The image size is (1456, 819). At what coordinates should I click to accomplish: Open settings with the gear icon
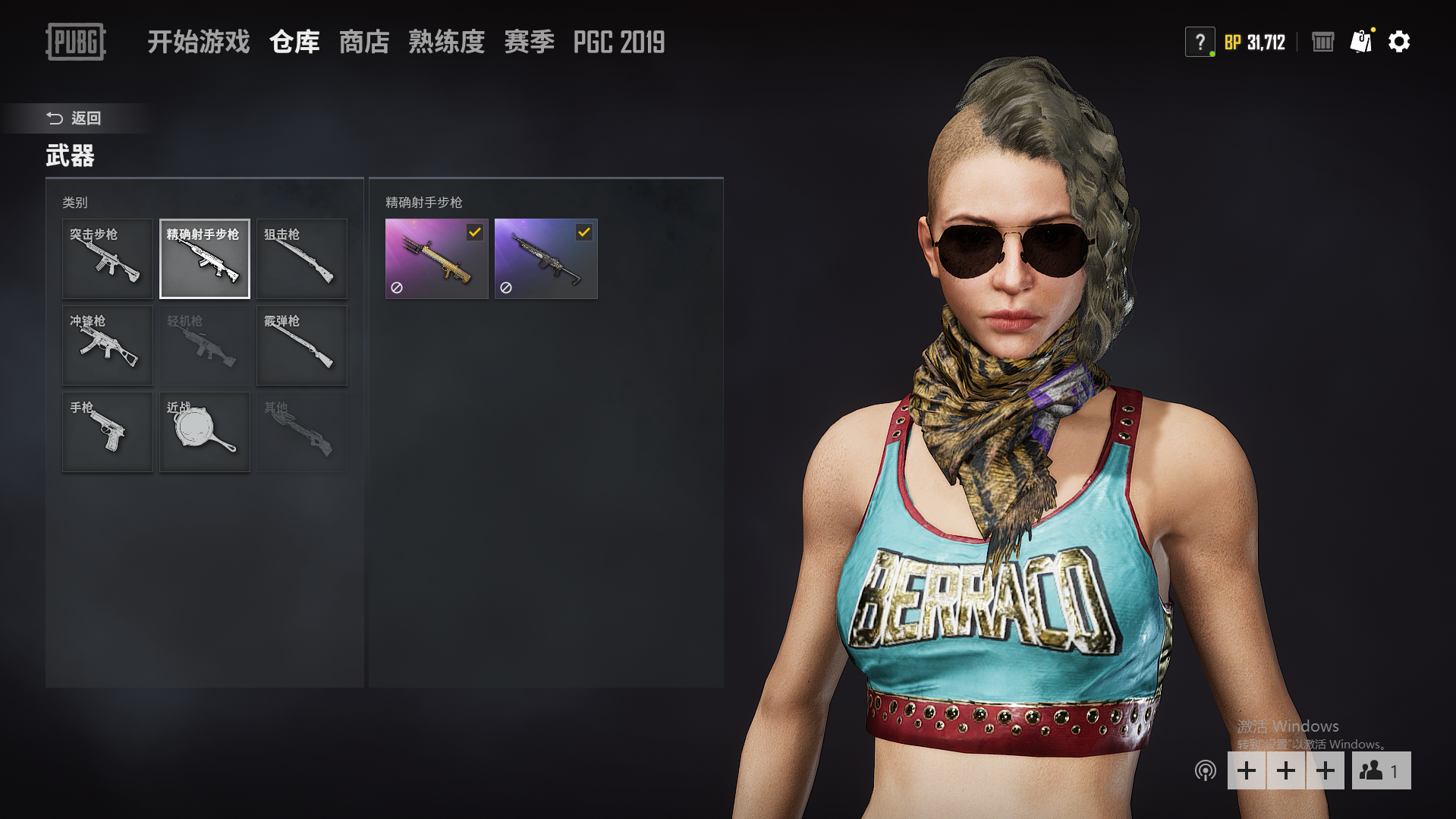1398,42
